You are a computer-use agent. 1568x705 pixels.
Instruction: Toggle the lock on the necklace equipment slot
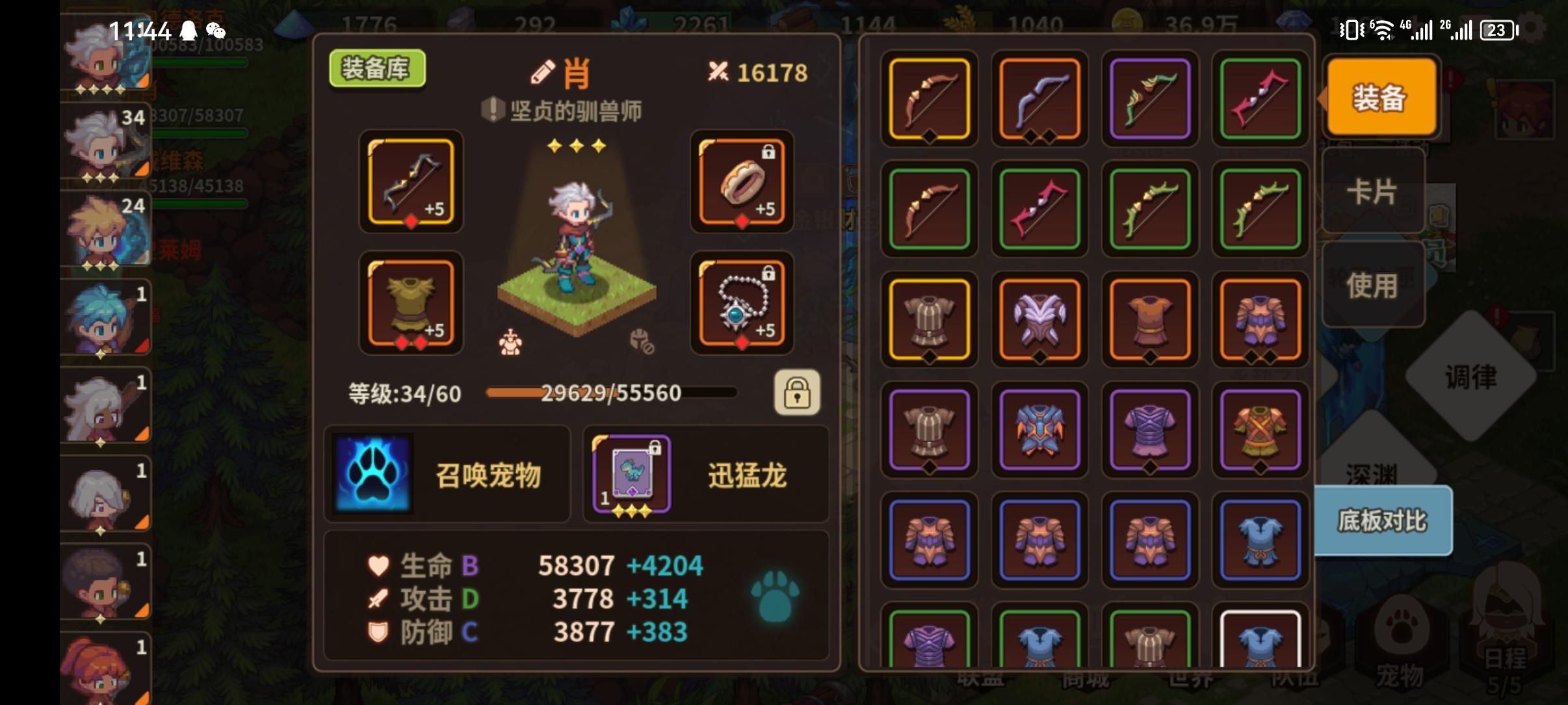click(x=770, y=273)
